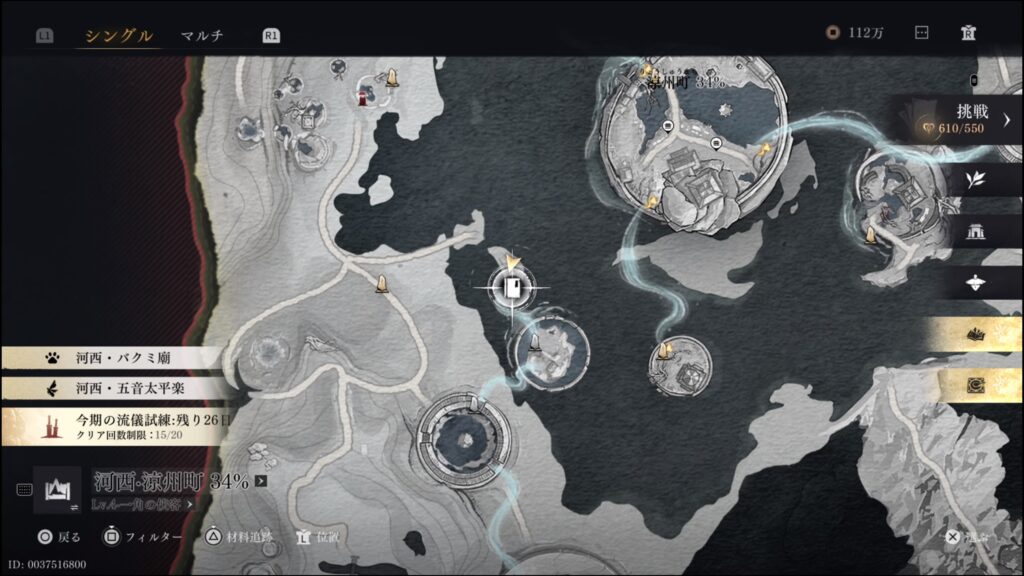Image resolution: width=1024 pixels, height=576 pixels.
Task: Switch to the マルチ tab
Action: tap(202, 36)
